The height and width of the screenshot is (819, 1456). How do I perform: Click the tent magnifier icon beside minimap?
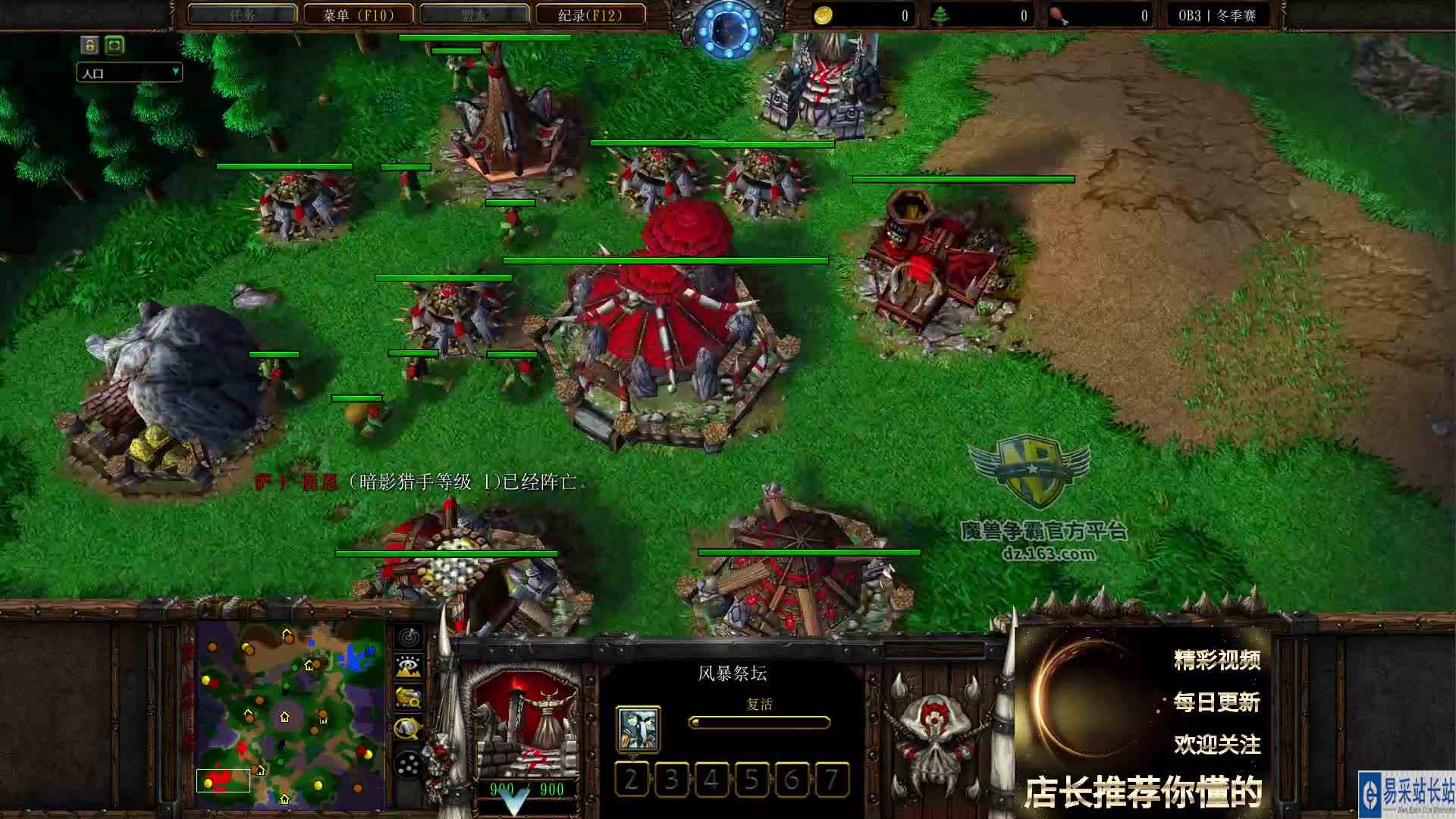tap(408, 726)
